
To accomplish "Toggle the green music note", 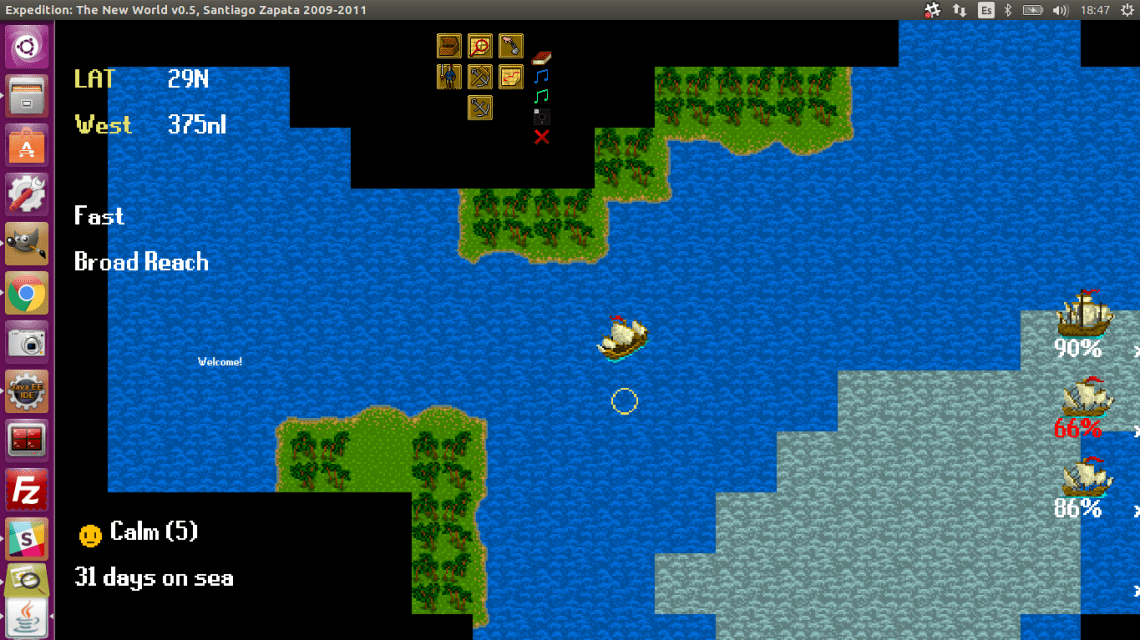I will 542,96.
